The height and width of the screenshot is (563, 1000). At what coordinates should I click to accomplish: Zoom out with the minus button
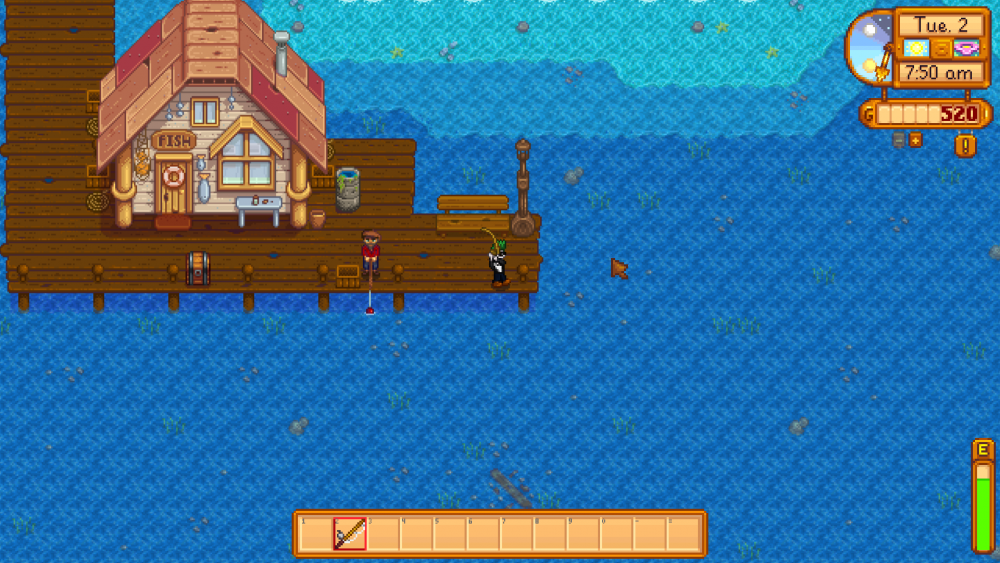[899, 140]
